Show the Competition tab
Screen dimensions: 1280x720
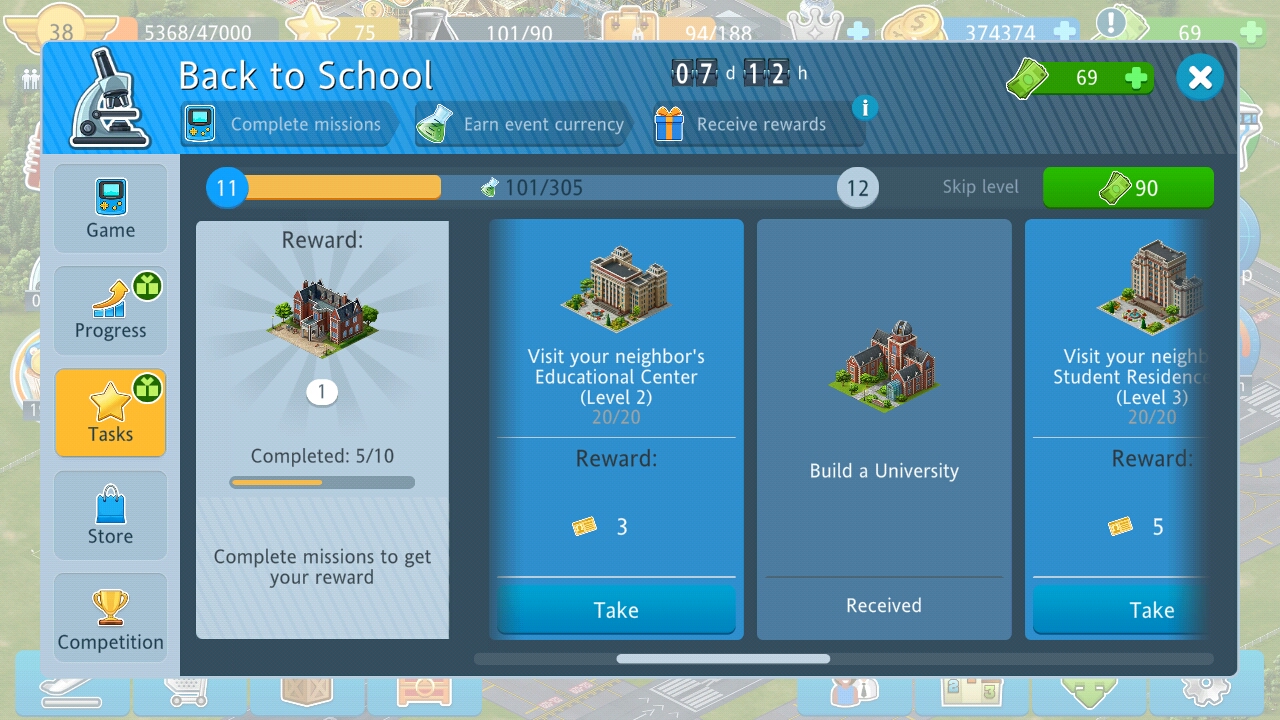click(x=110, y=619)
